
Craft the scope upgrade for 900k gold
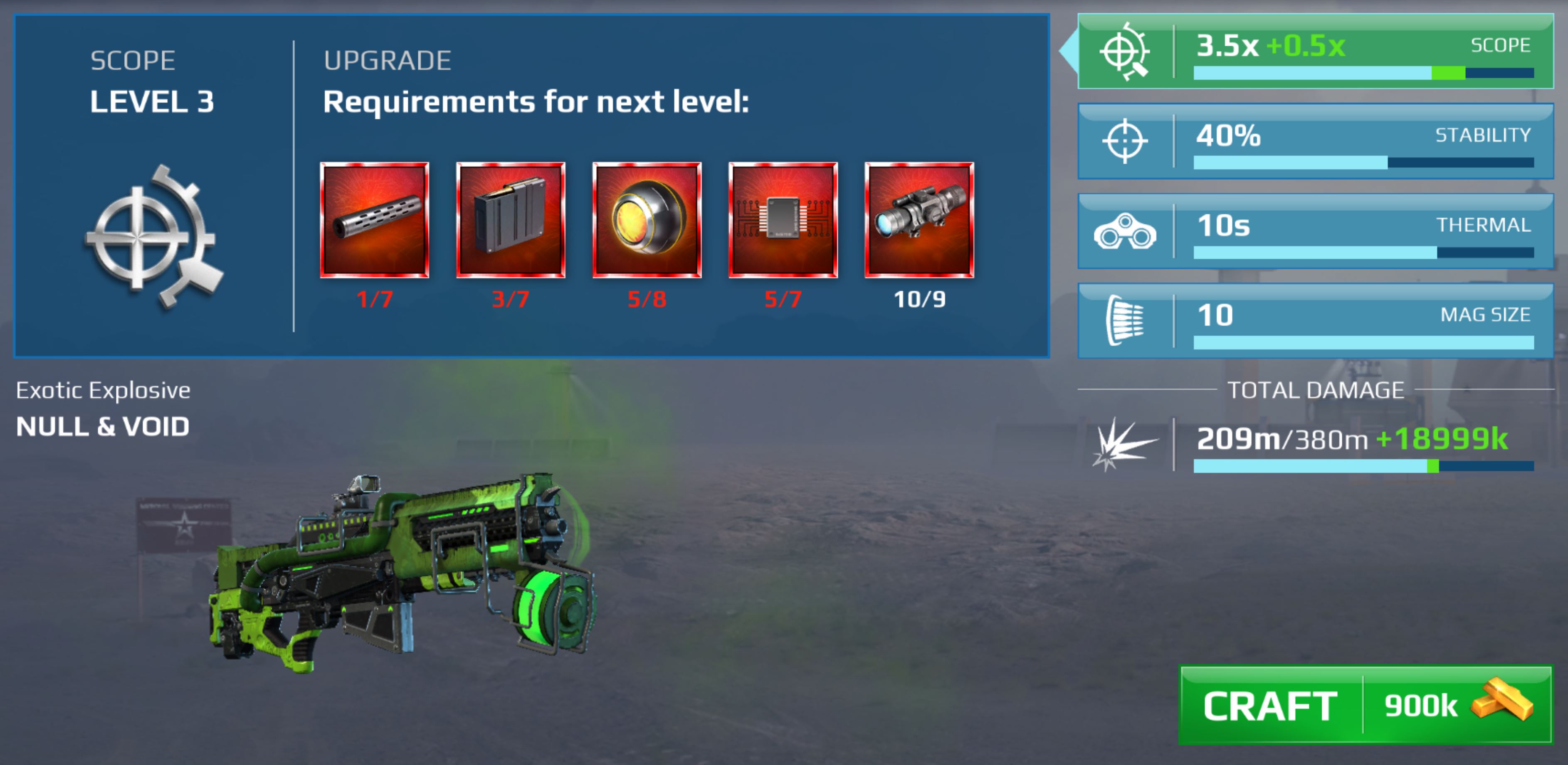(x=1365, y=706)
